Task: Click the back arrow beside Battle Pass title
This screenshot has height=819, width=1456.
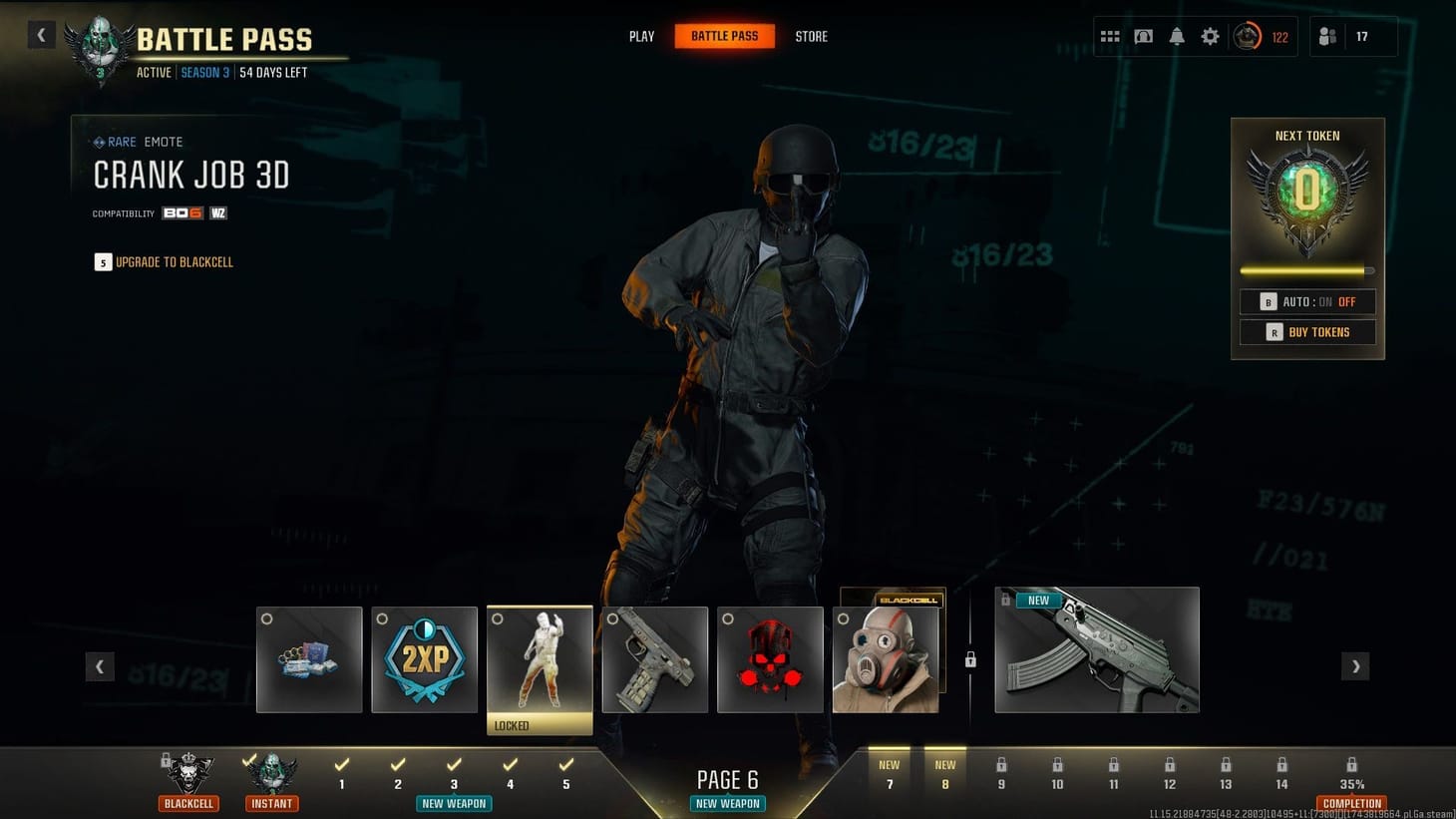Action: tap(41, 35)
